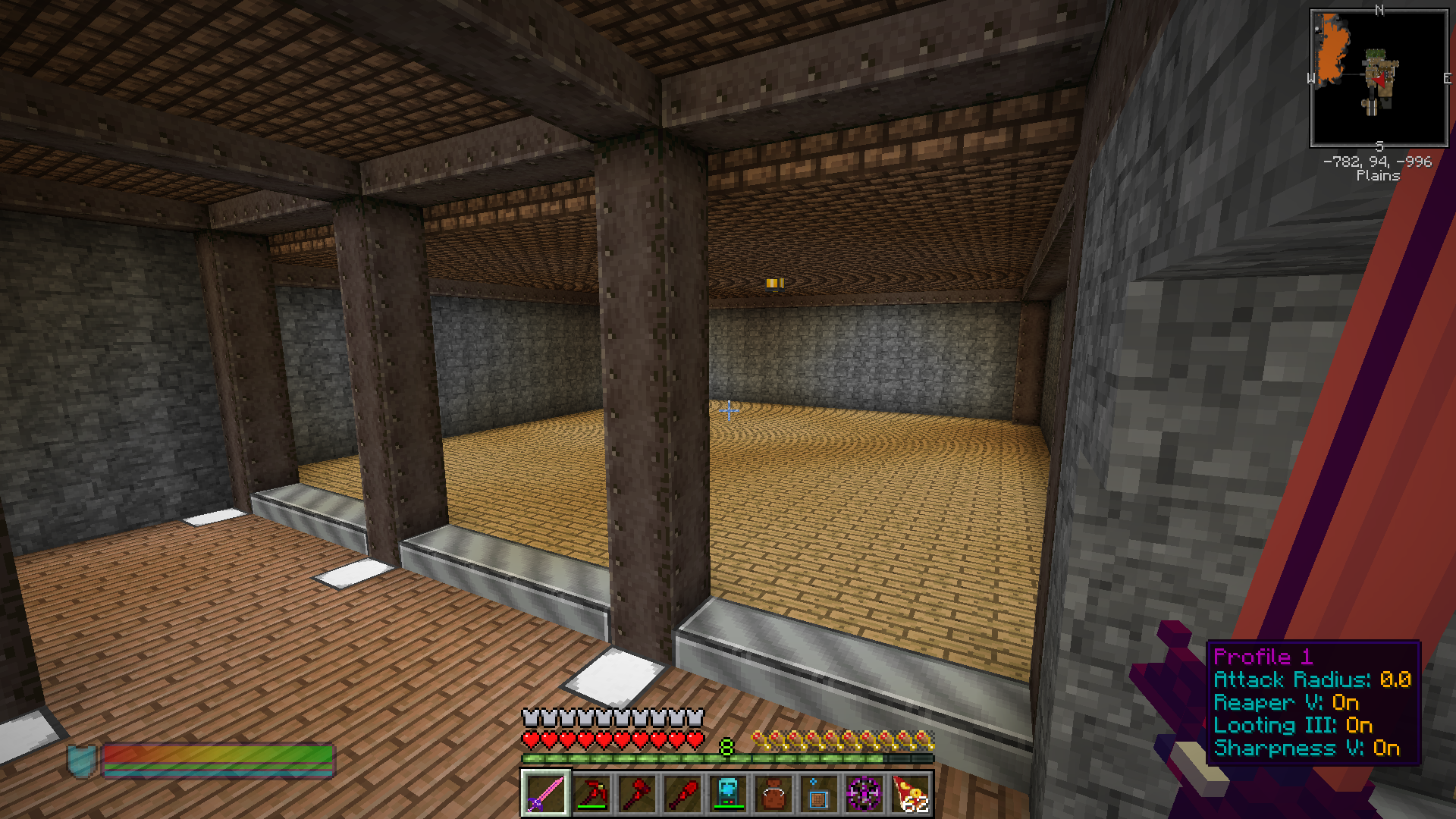1456x819 pixels.
Task: Choose the blue-framed crate remote slot
Action: pyautogui.click(x=818, y=793)
